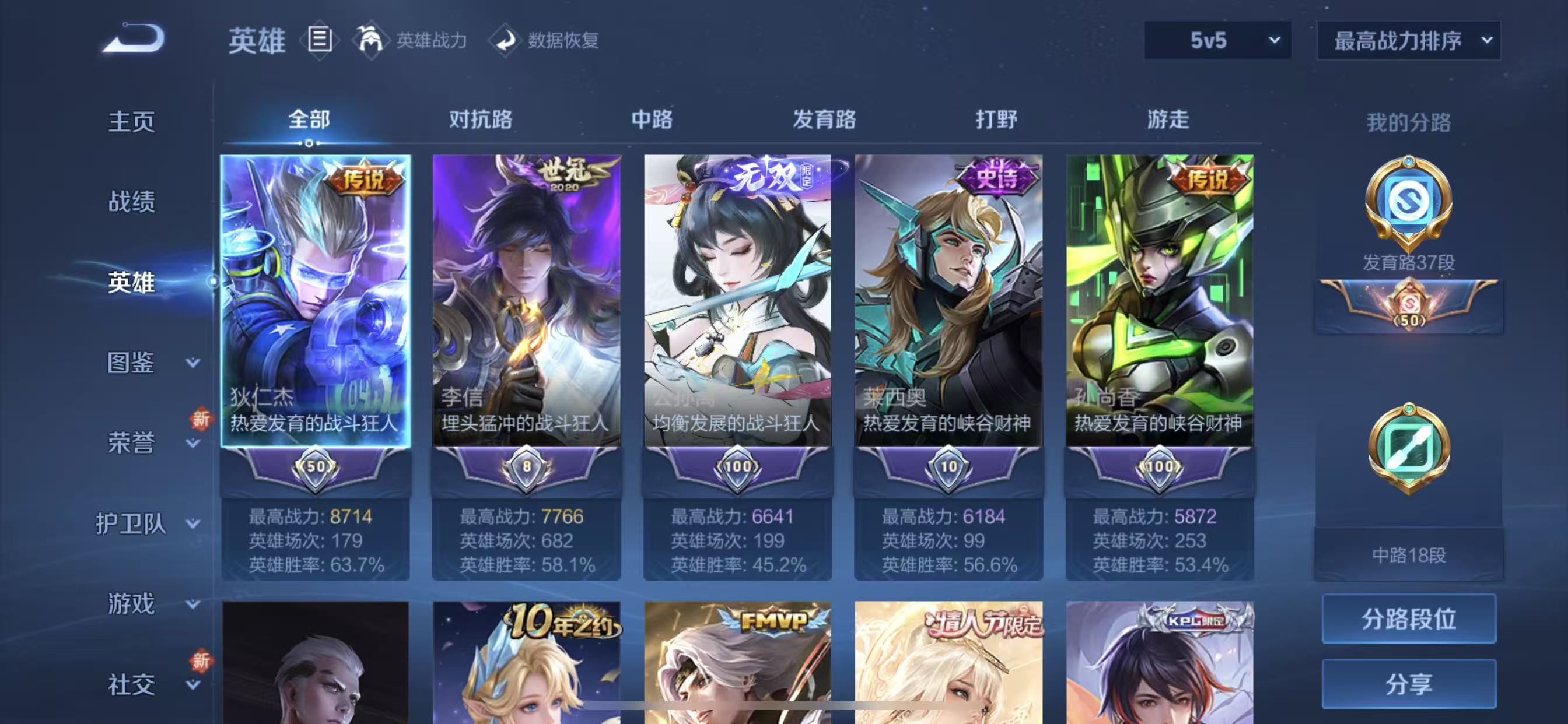The width and height of the screenshot is (1568, 724).
Task: Switch to the 打野 lane tab
Action: point(996,121)
